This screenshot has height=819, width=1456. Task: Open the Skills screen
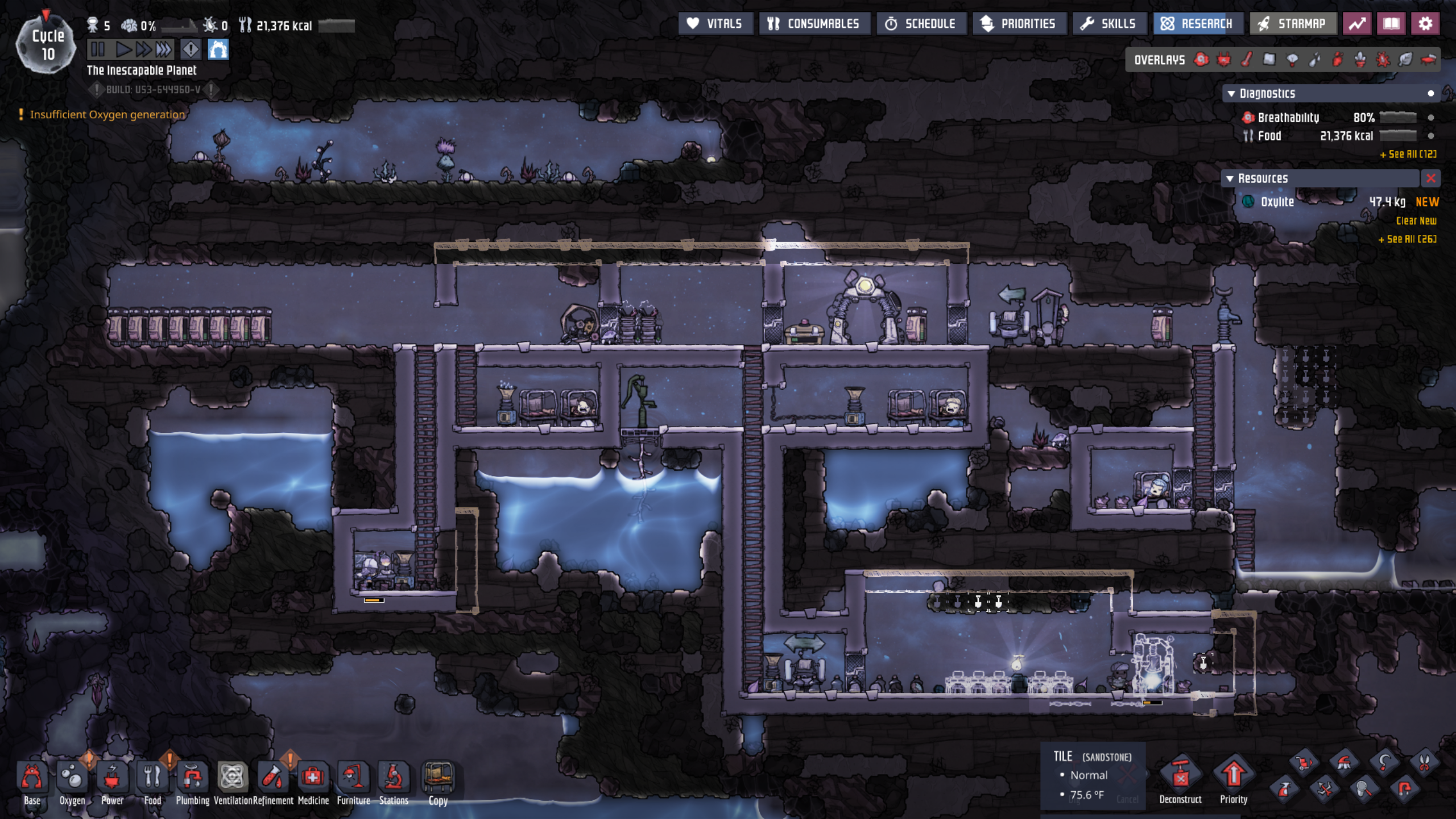coord(1108,24)
